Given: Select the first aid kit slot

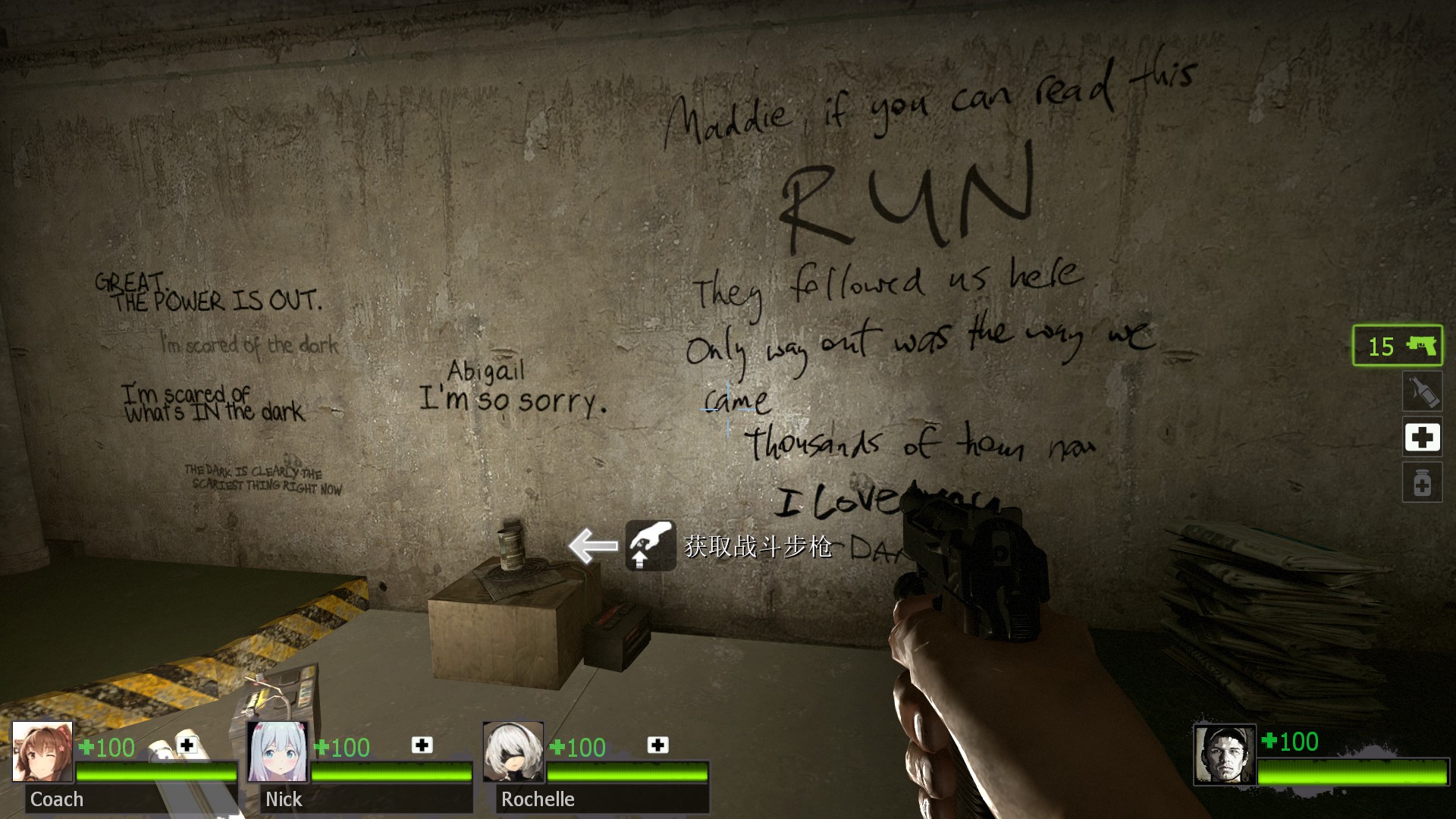Looking at the screenshot, I should [x=1422, y=437].
